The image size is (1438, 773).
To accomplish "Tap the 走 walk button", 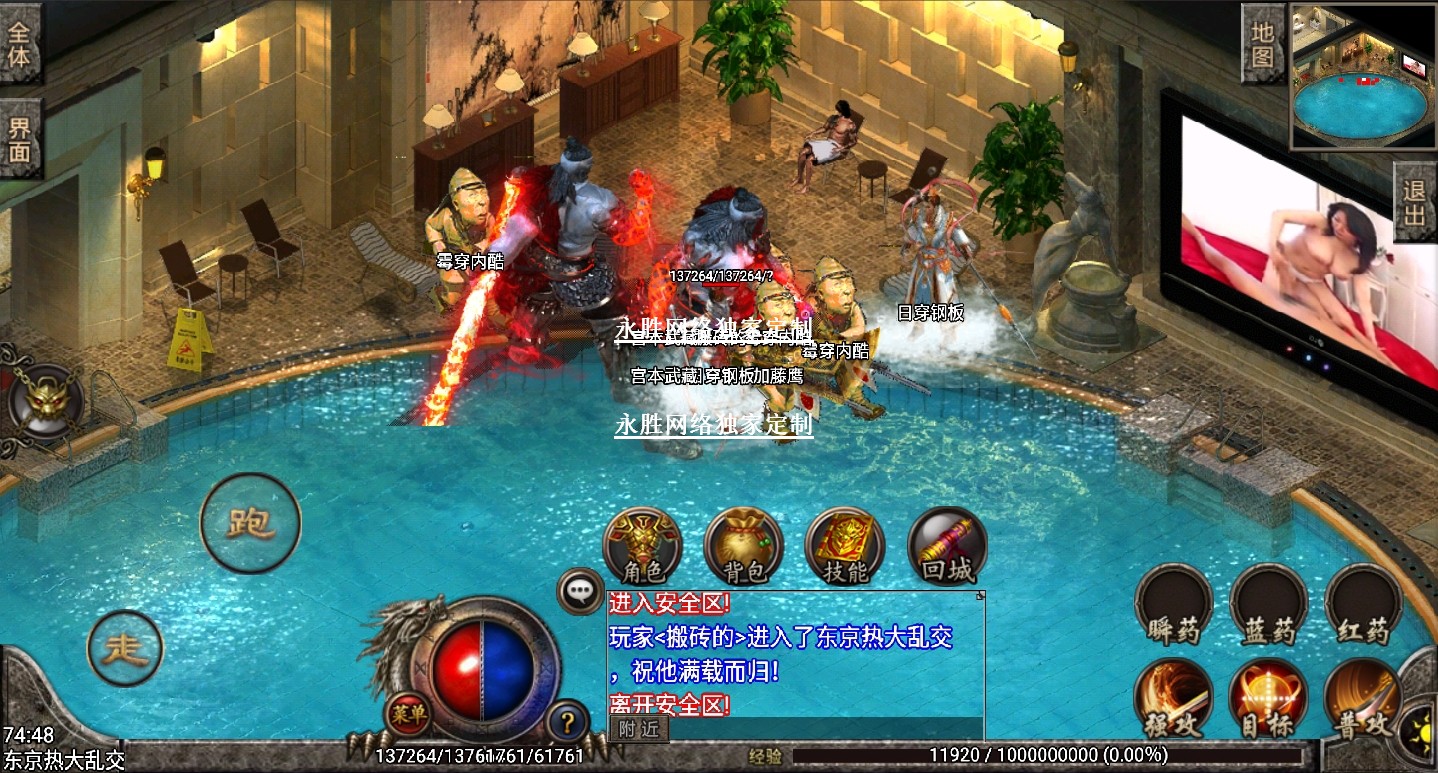I will point(125,649).
